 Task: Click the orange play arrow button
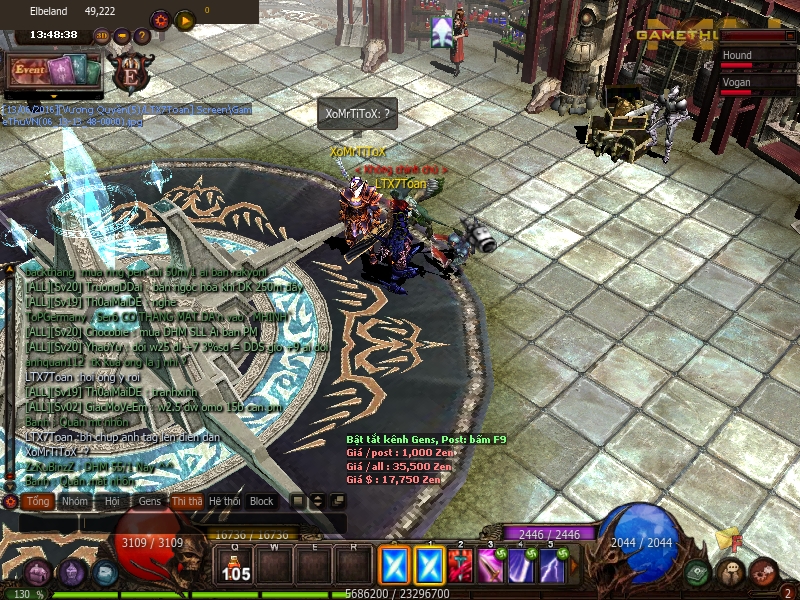point(185,19)
